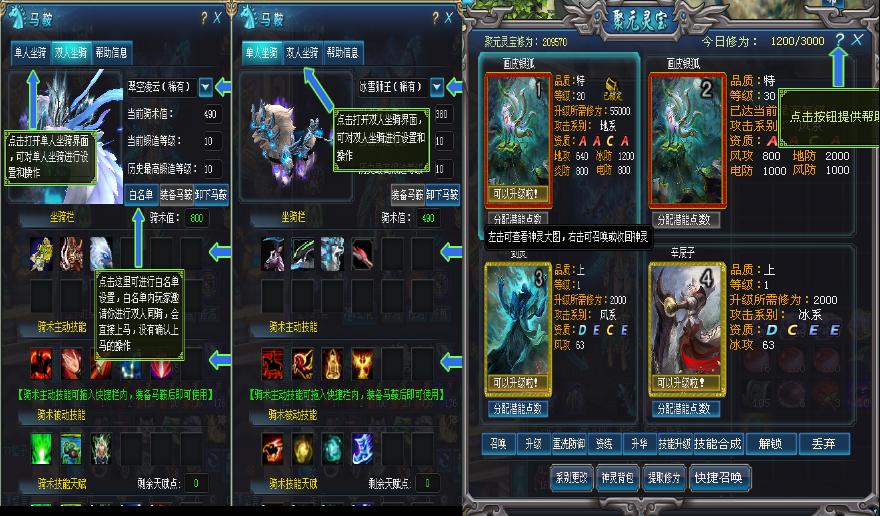
Task: Expand the 翠空凌云 mount dropdown
Action: pyautogui.click(x=206, y=87)
